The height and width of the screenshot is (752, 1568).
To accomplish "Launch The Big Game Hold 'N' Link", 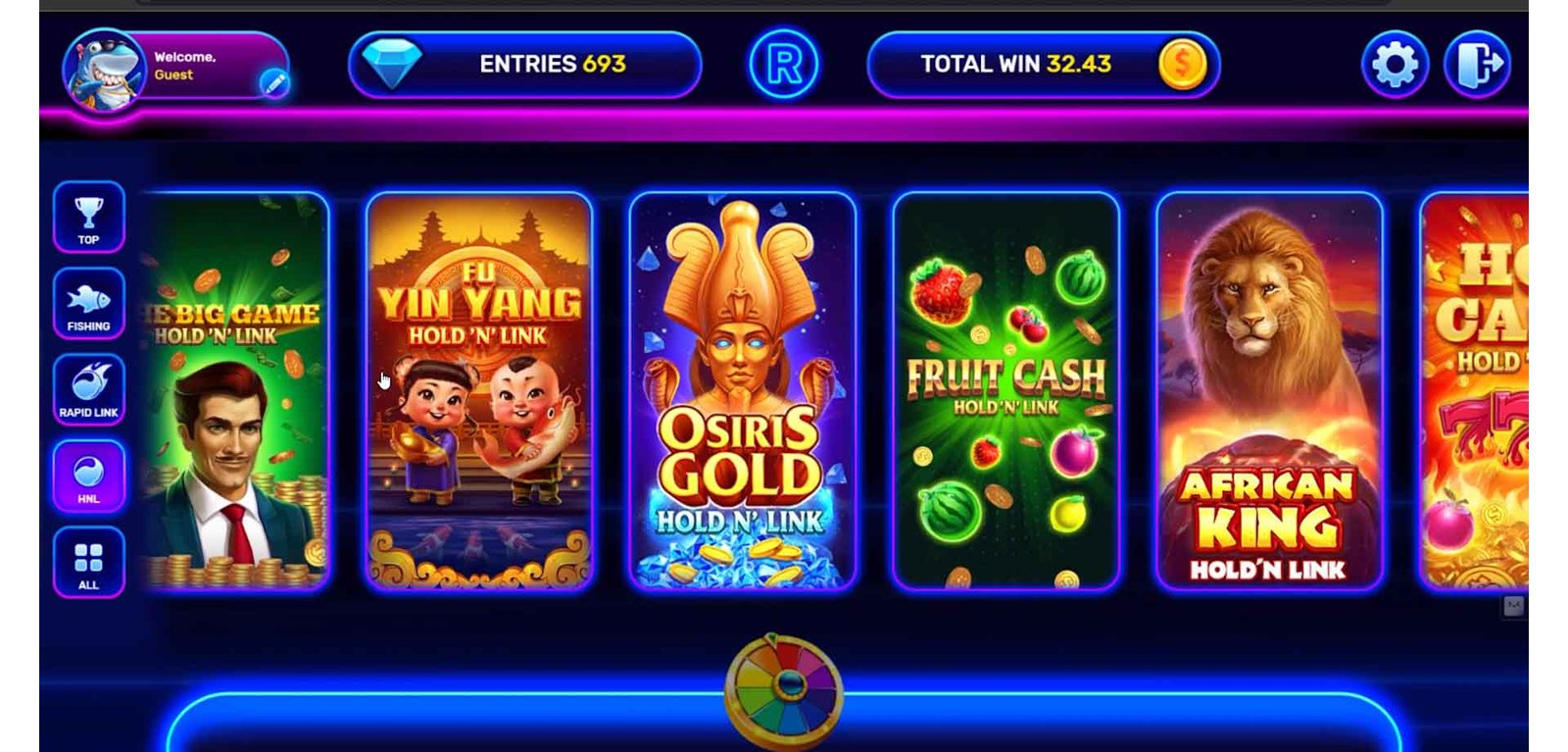I will [x=238, y=392].
